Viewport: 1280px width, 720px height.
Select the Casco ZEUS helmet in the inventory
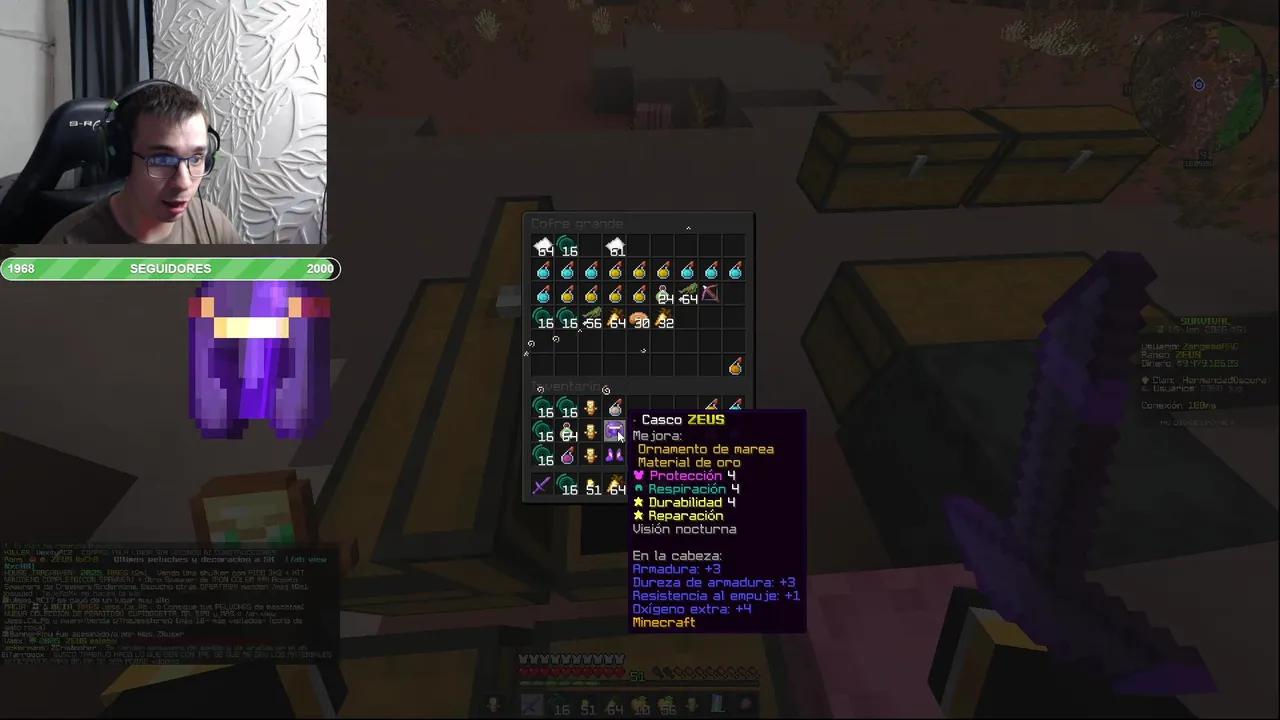[615, 431]
